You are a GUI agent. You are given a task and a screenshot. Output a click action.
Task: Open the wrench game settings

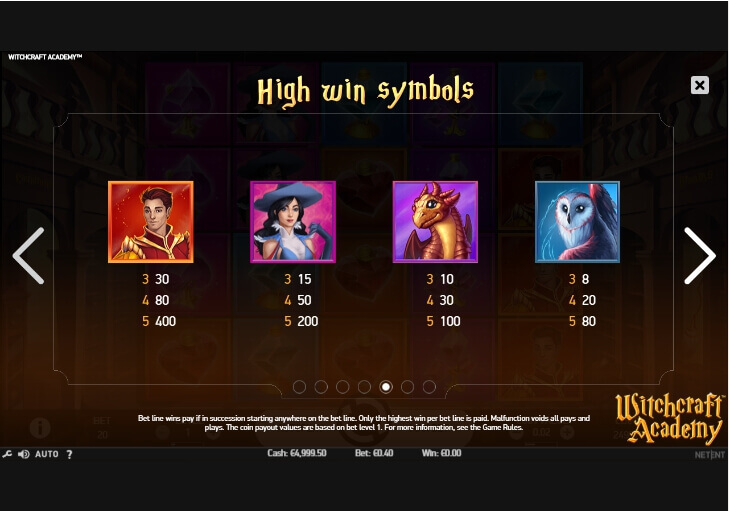(7, 454)
